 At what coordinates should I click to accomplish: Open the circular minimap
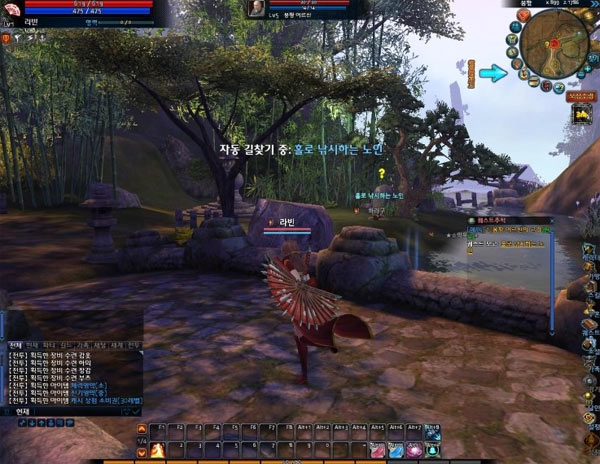coord(553,43)
